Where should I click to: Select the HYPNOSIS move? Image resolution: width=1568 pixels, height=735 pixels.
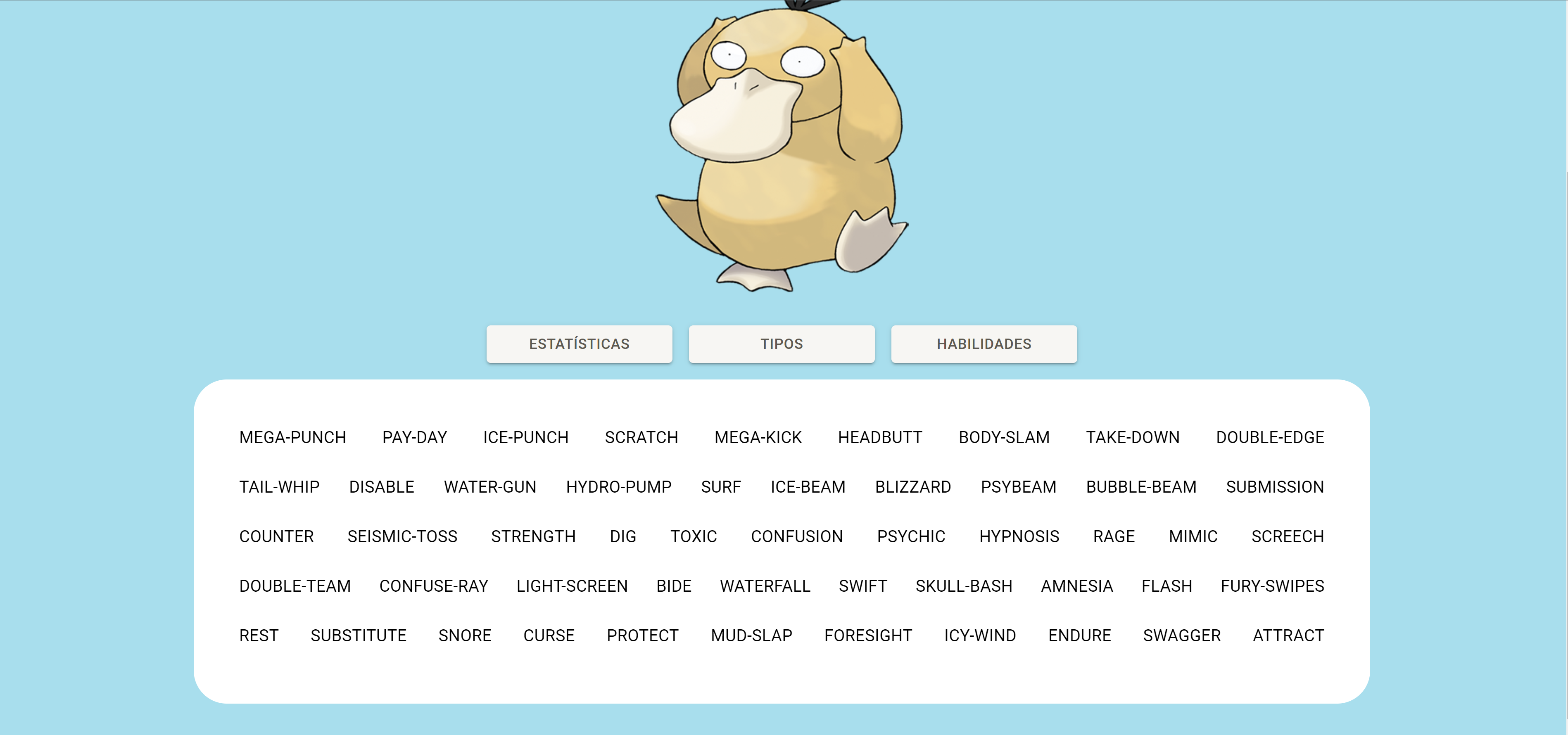pyautogui.click(x=1019, y=537)
